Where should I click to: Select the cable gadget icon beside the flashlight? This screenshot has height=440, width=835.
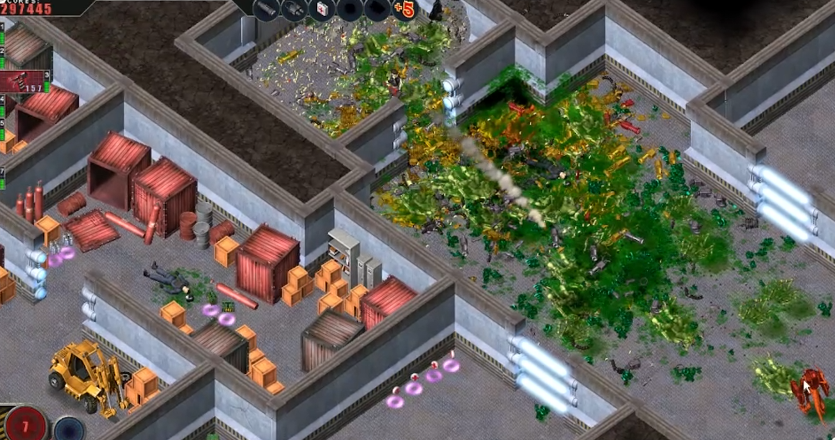pyautogui.click(x=295, y=9)
